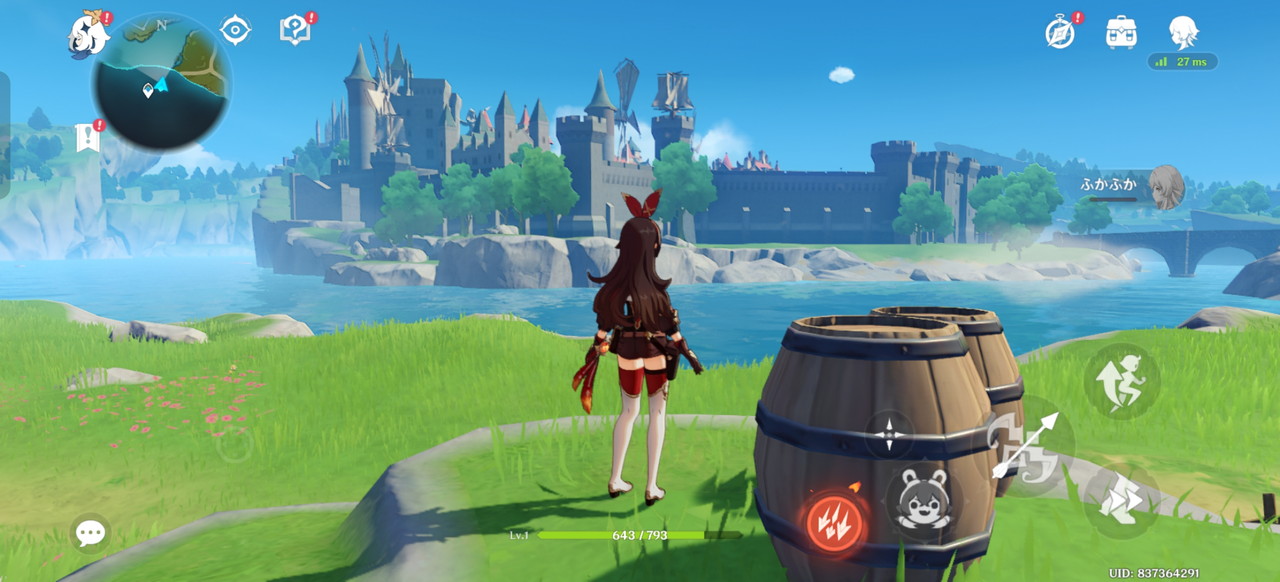The width and height of the screenshot is (1280, 582).
Task: Open the character screen head icon
Action: pyautogui.click(x=1183, y=32)
